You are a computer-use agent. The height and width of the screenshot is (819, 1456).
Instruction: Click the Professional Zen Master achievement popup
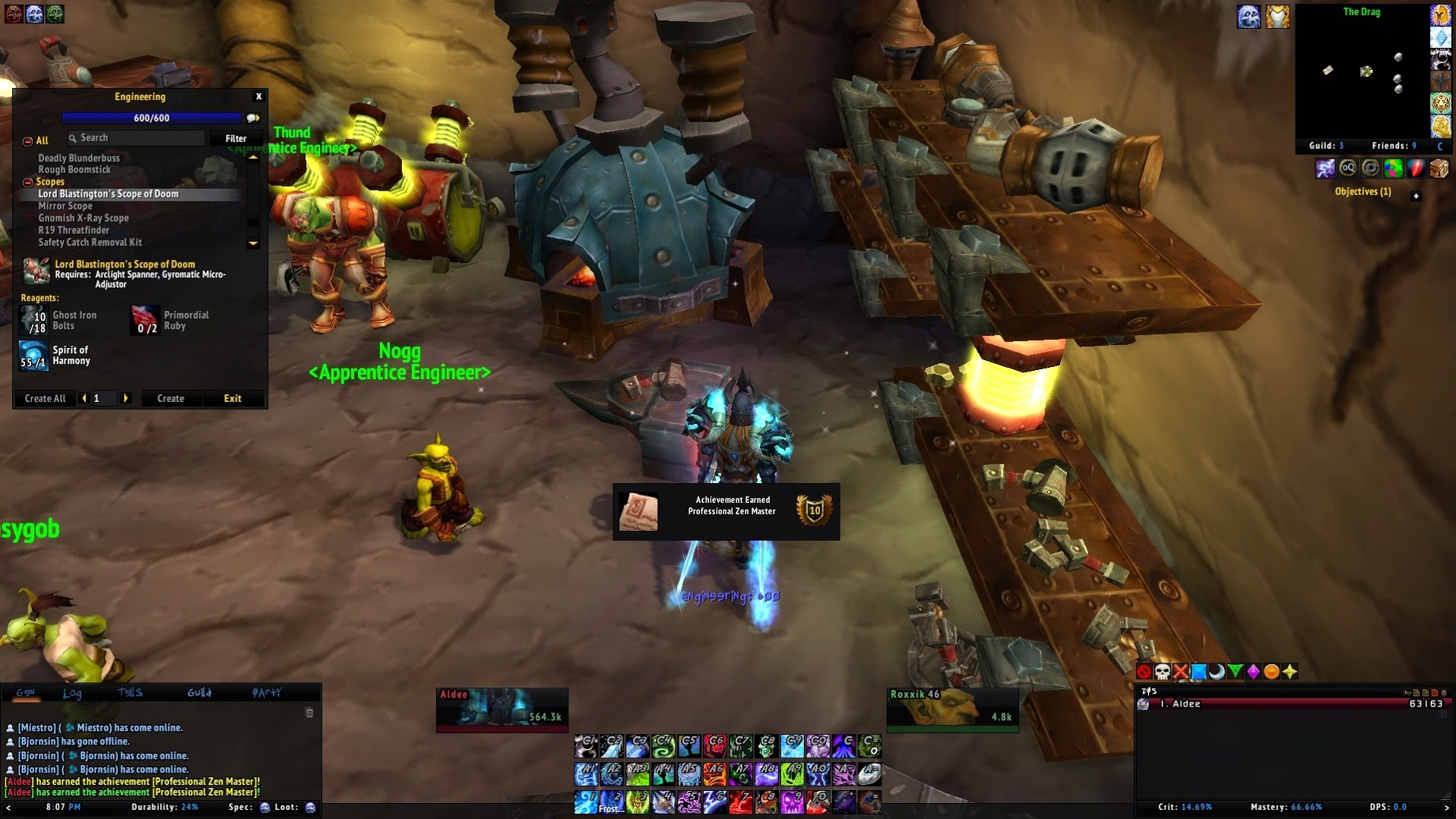coord(726,511)
